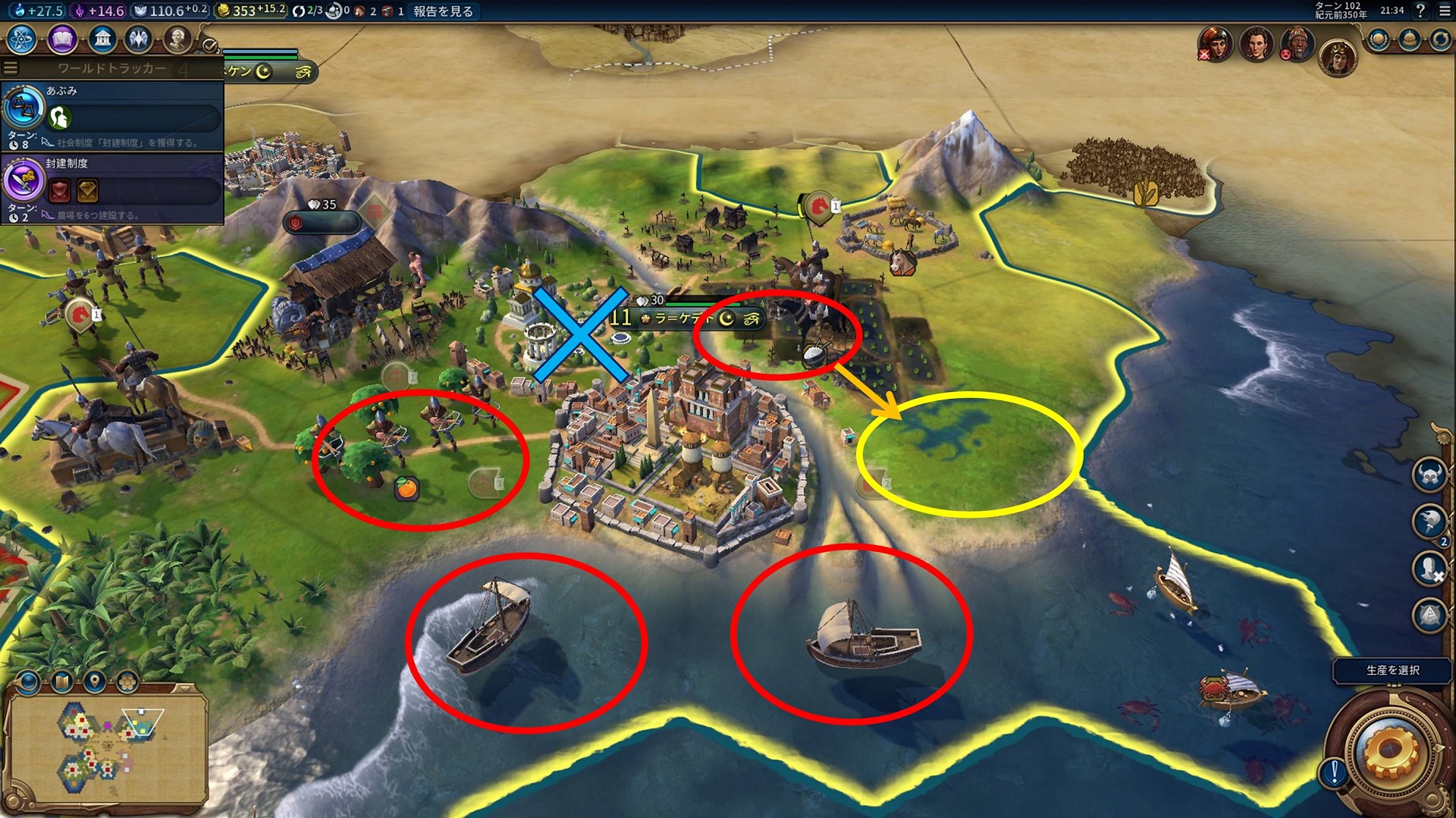Open the world rankings laurel icon
Viewport: 1456px width, 818px height.
pyautogui.click(x=1379, y=39)
